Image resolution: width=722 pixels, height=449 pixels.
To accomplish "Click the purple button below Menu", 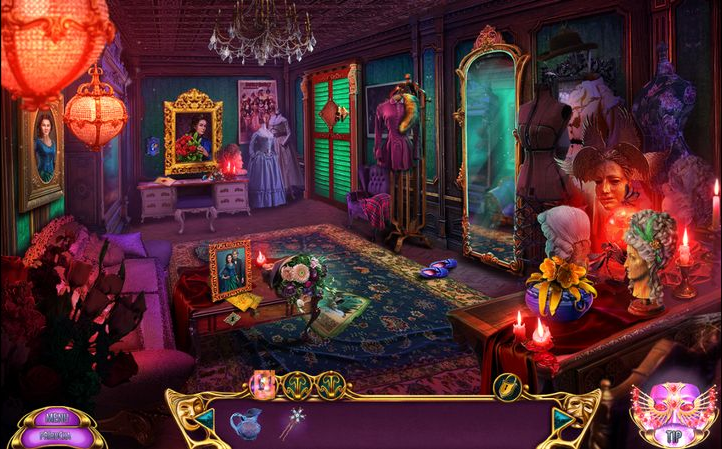I will [56, 434].
